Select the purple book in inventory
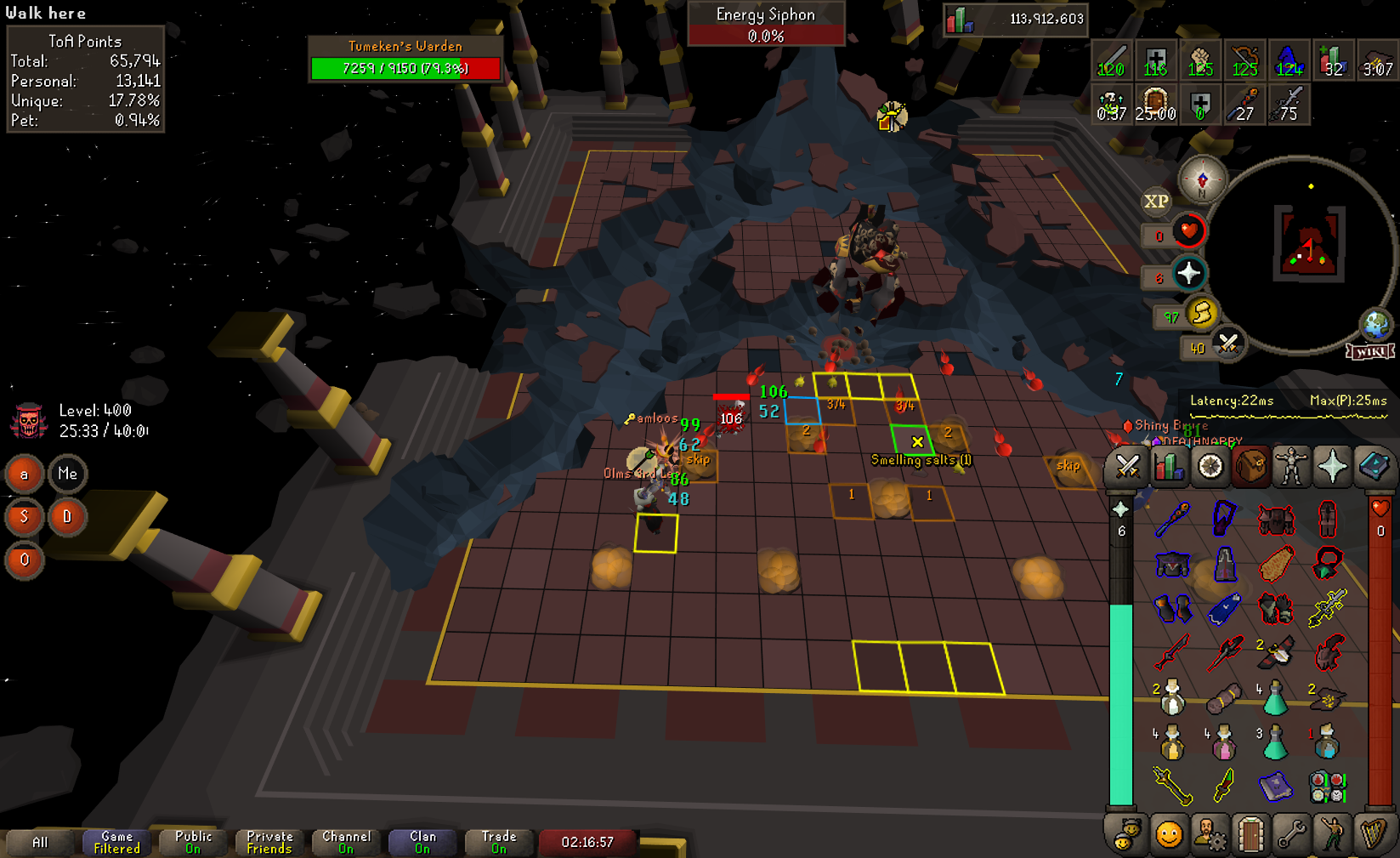 tap(1275, 787)
